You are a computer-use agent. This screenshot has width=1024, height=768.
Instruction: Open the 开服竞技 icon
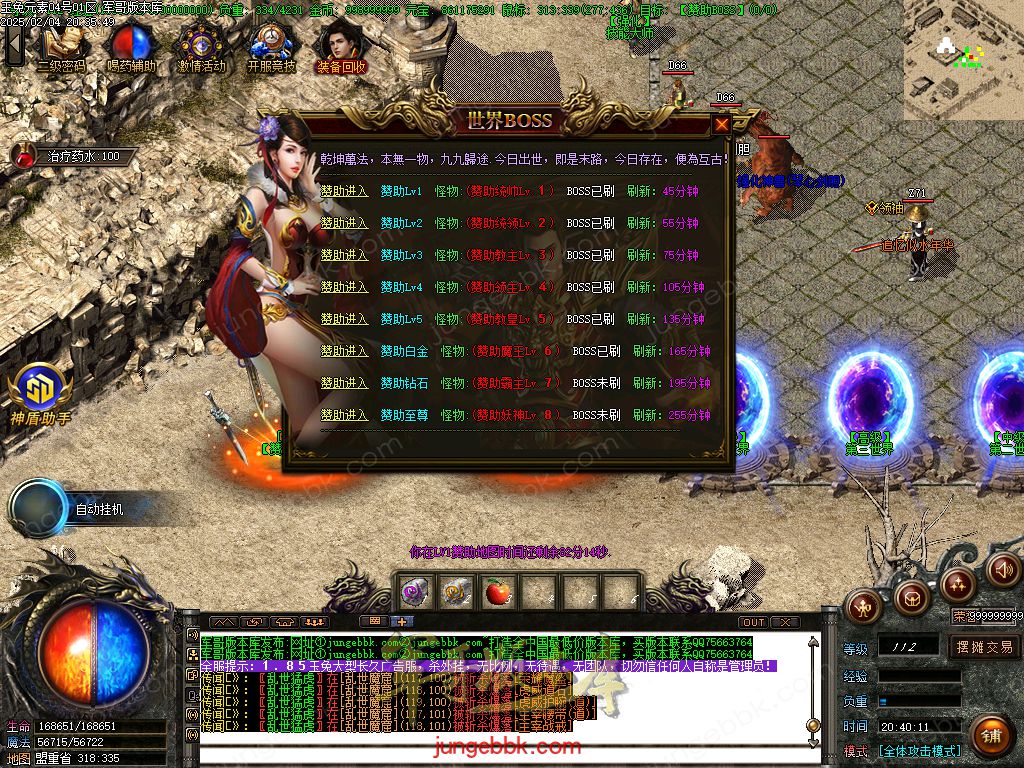271,46
